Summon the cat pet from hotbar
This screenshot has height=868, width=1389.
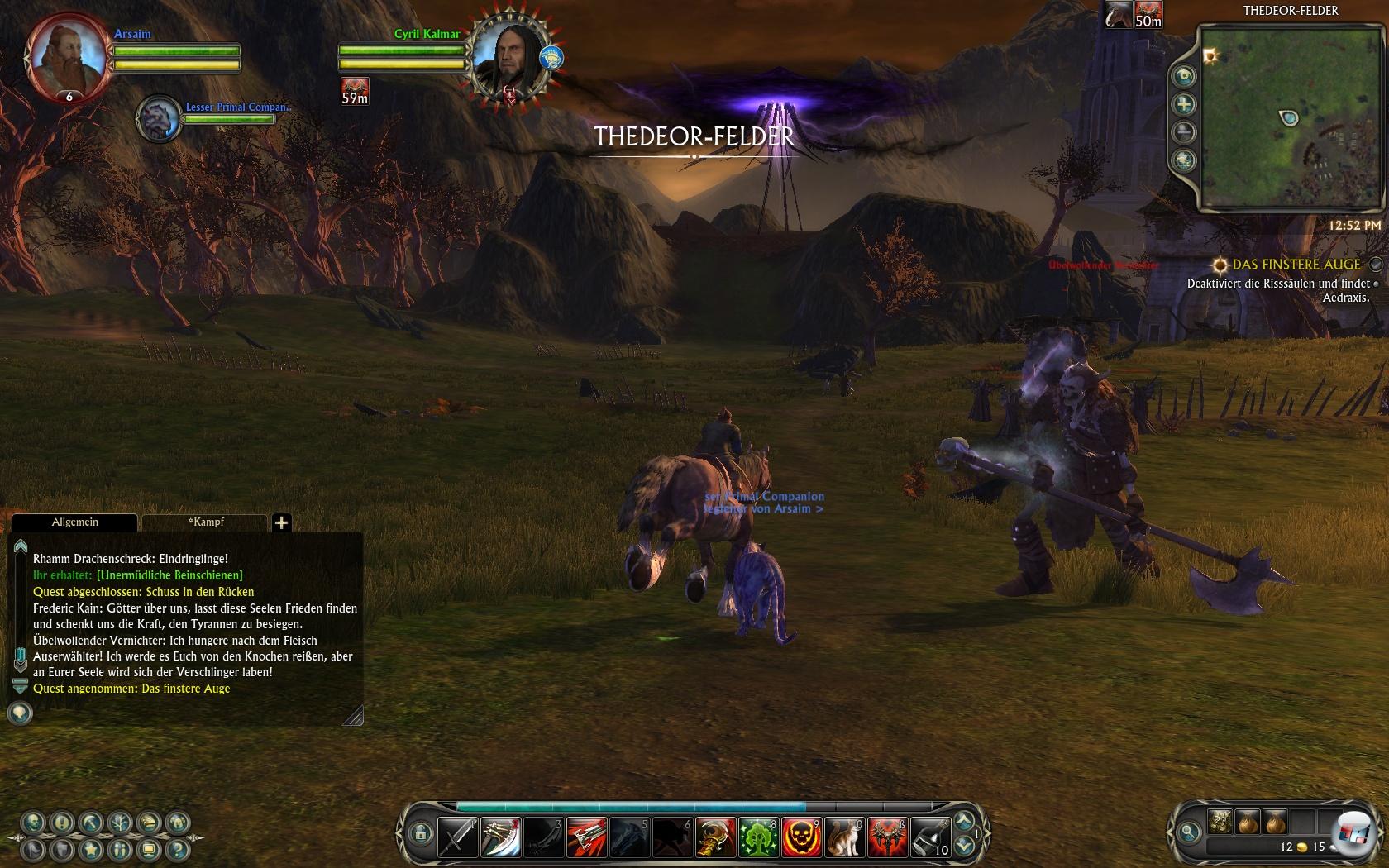point(844,837)
